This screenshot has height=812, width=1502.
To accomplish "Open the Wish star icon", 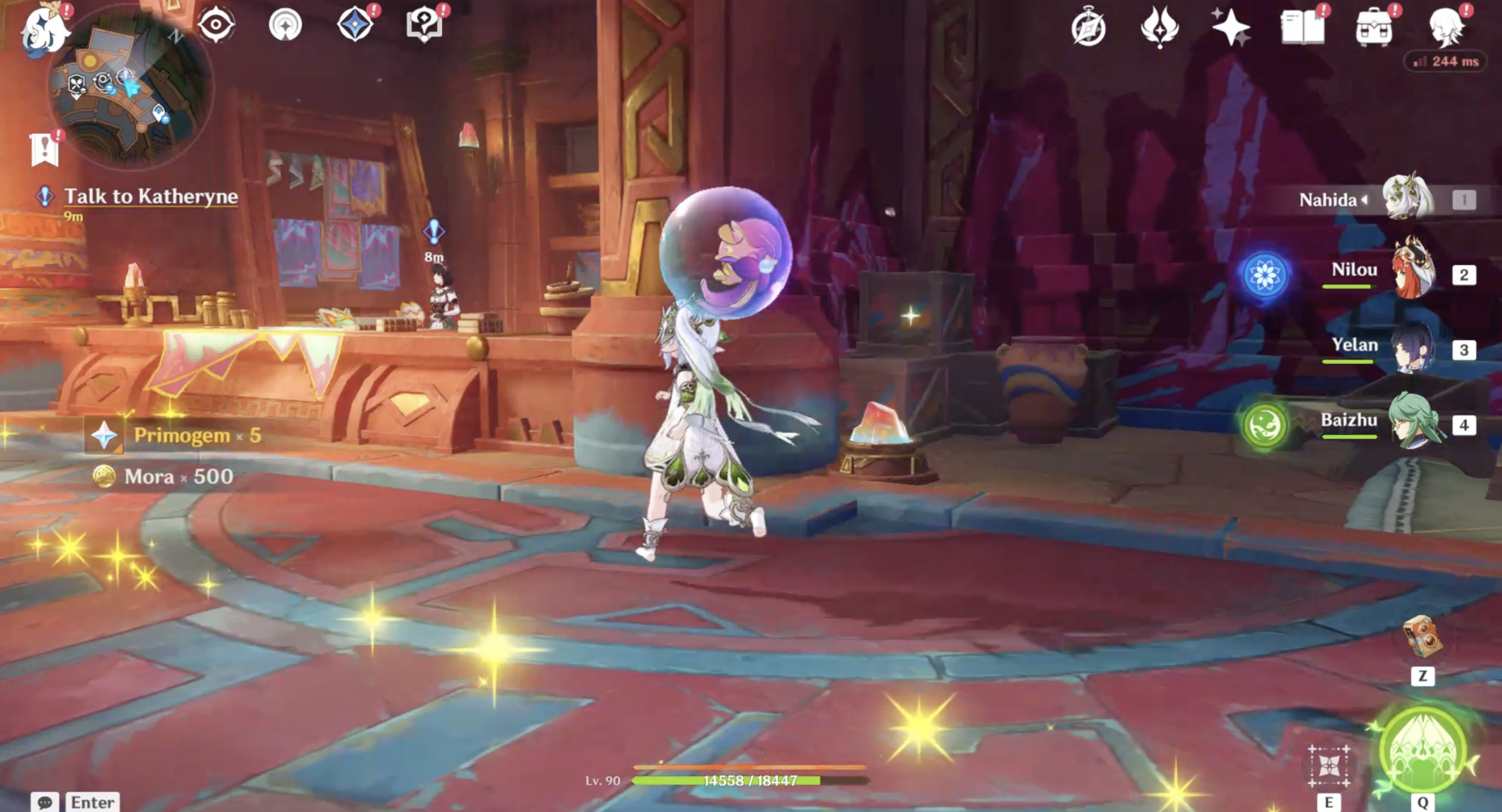I will pyautogui.click(x=1230, y=29).
